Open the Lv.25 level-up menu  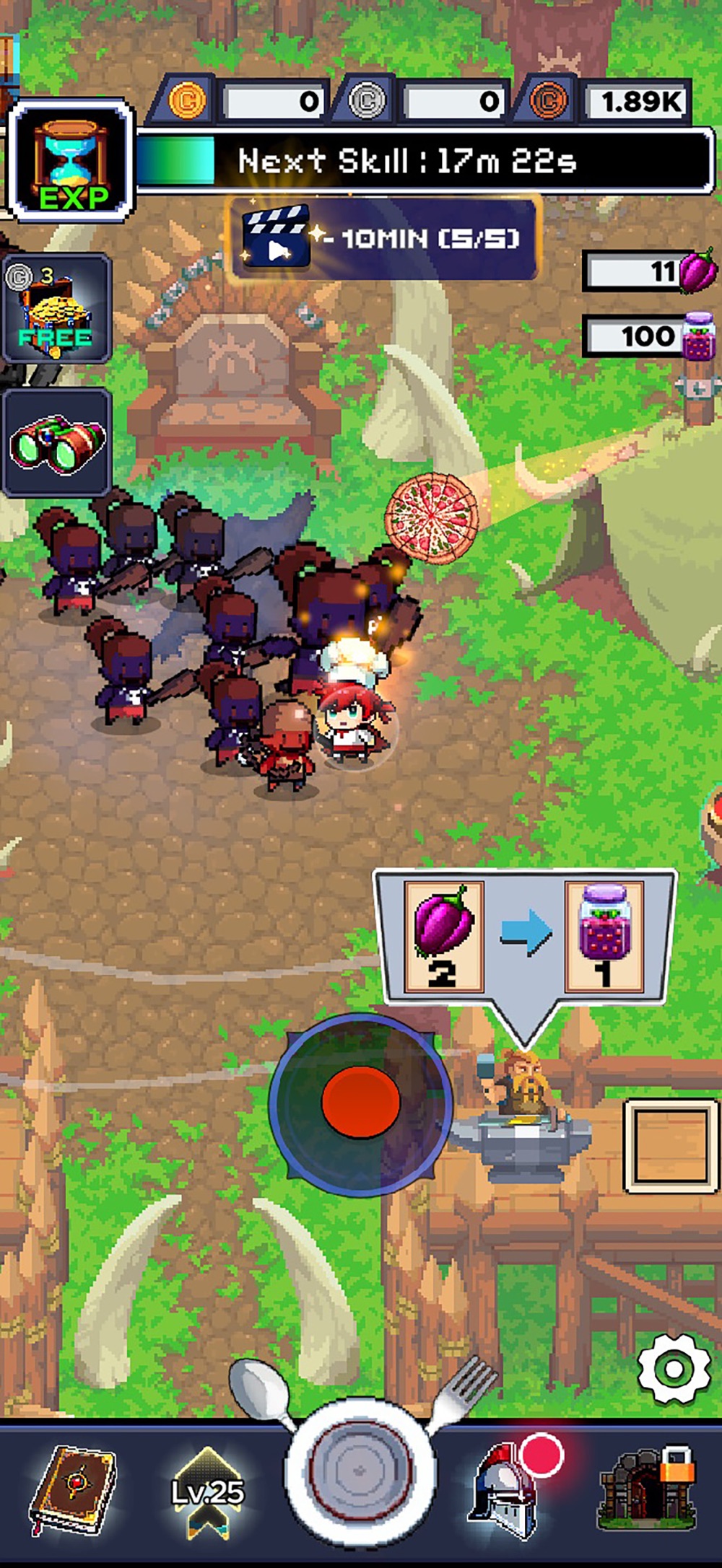point(207,1491)
